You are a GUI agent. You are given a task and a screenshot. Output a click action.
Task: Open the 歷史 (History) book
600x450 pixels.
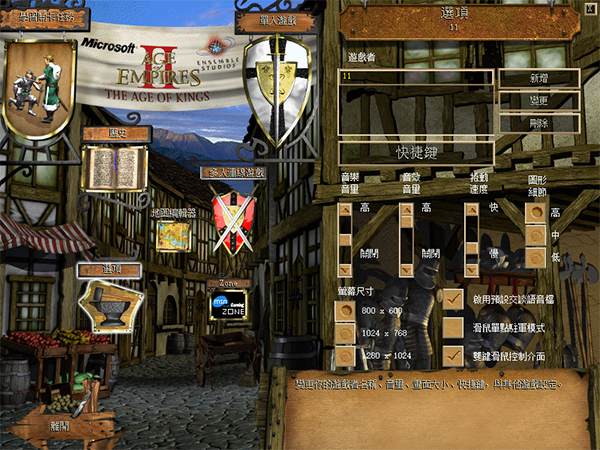pos(116,168)
